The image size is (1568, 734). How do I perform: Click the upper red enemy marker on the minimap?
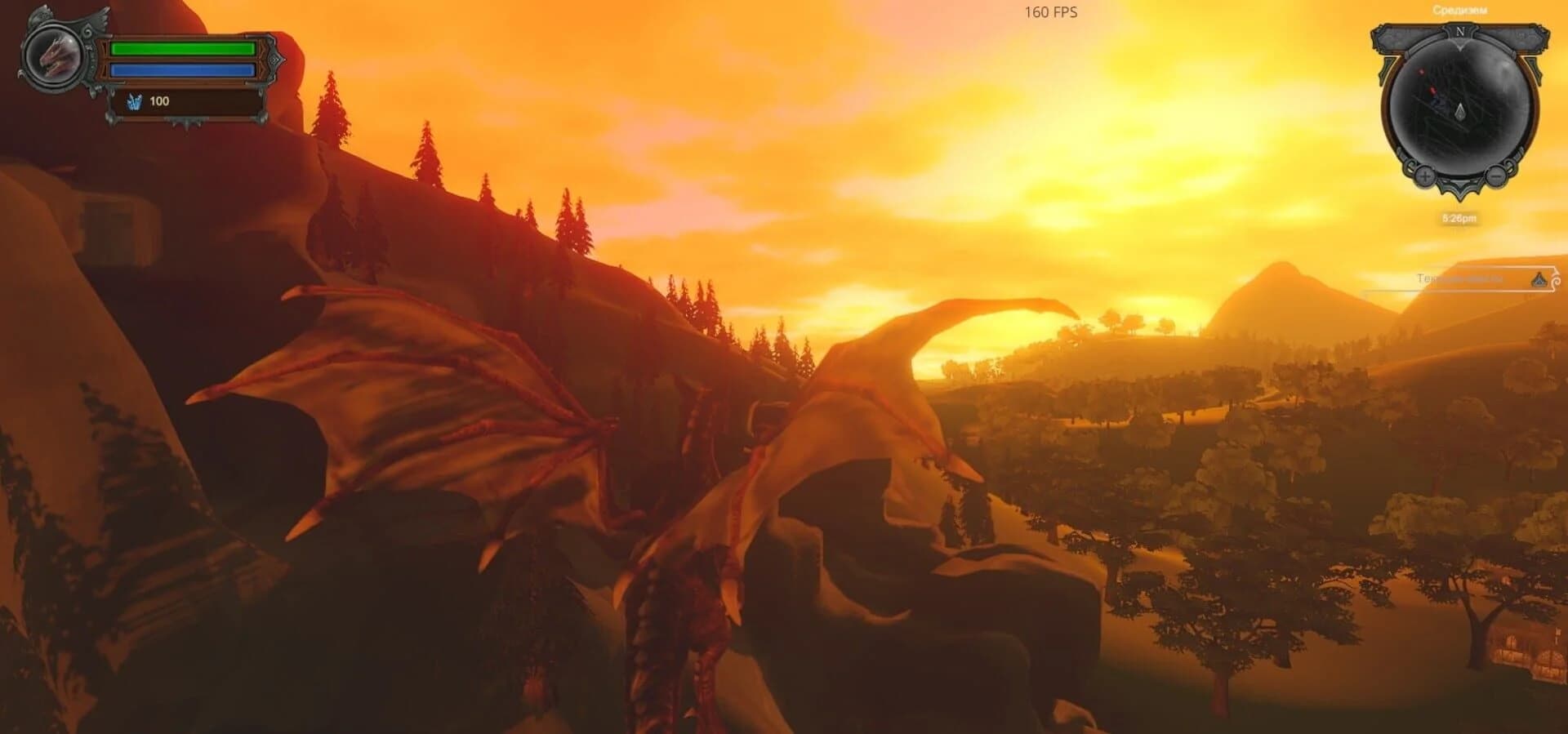click(x=1419, y=72)
